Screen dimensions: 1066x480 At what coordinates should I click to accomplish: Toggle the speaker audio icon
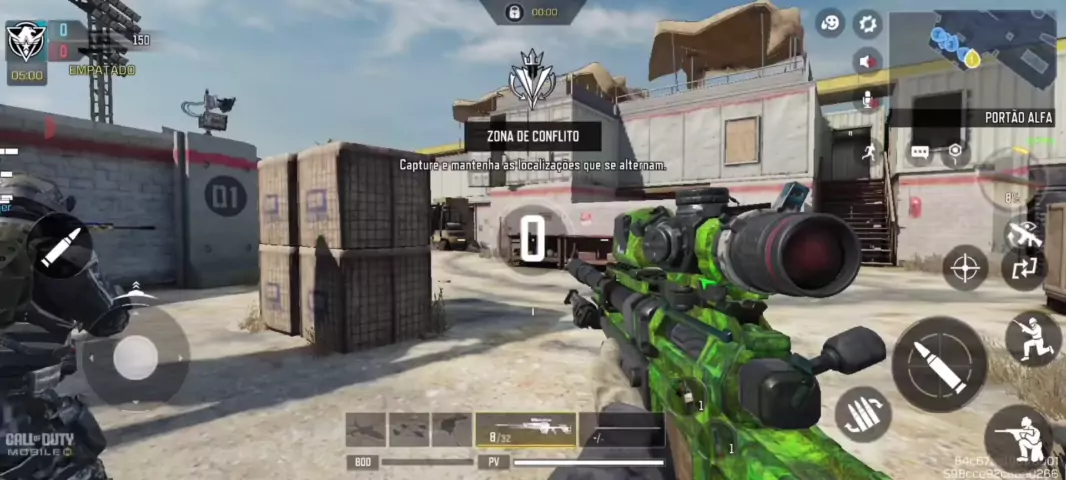click(x=867, y=61)
